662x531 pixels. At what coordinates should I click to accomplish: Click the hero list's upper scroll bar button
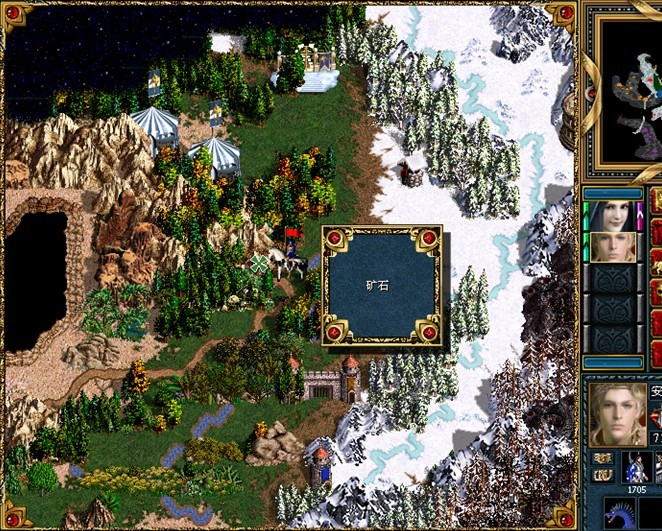(613, 194)
